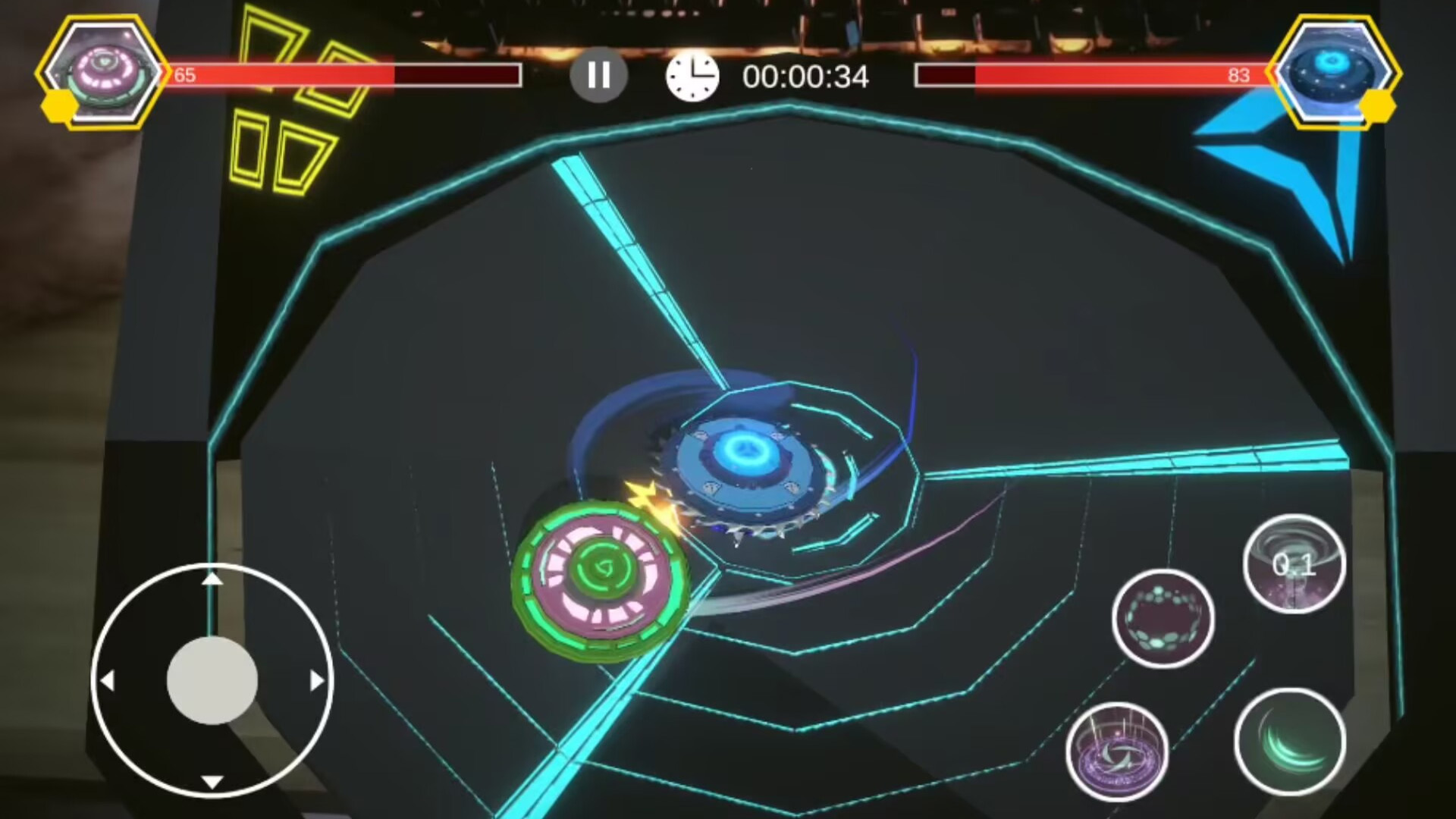Screen dimensions: 1456x819
Task: Click the joystick's up arrow
Action: [212, 580]
